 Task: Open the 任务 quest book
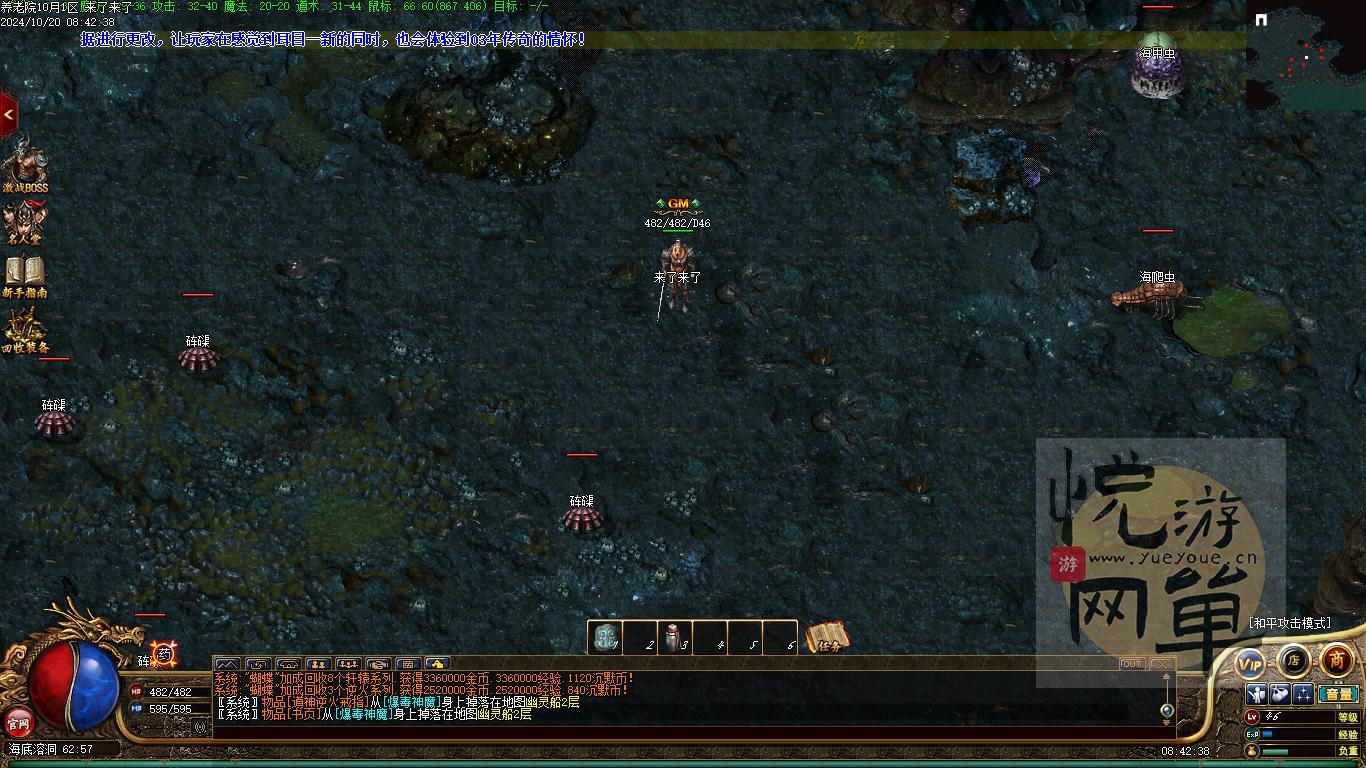(827, 637)
